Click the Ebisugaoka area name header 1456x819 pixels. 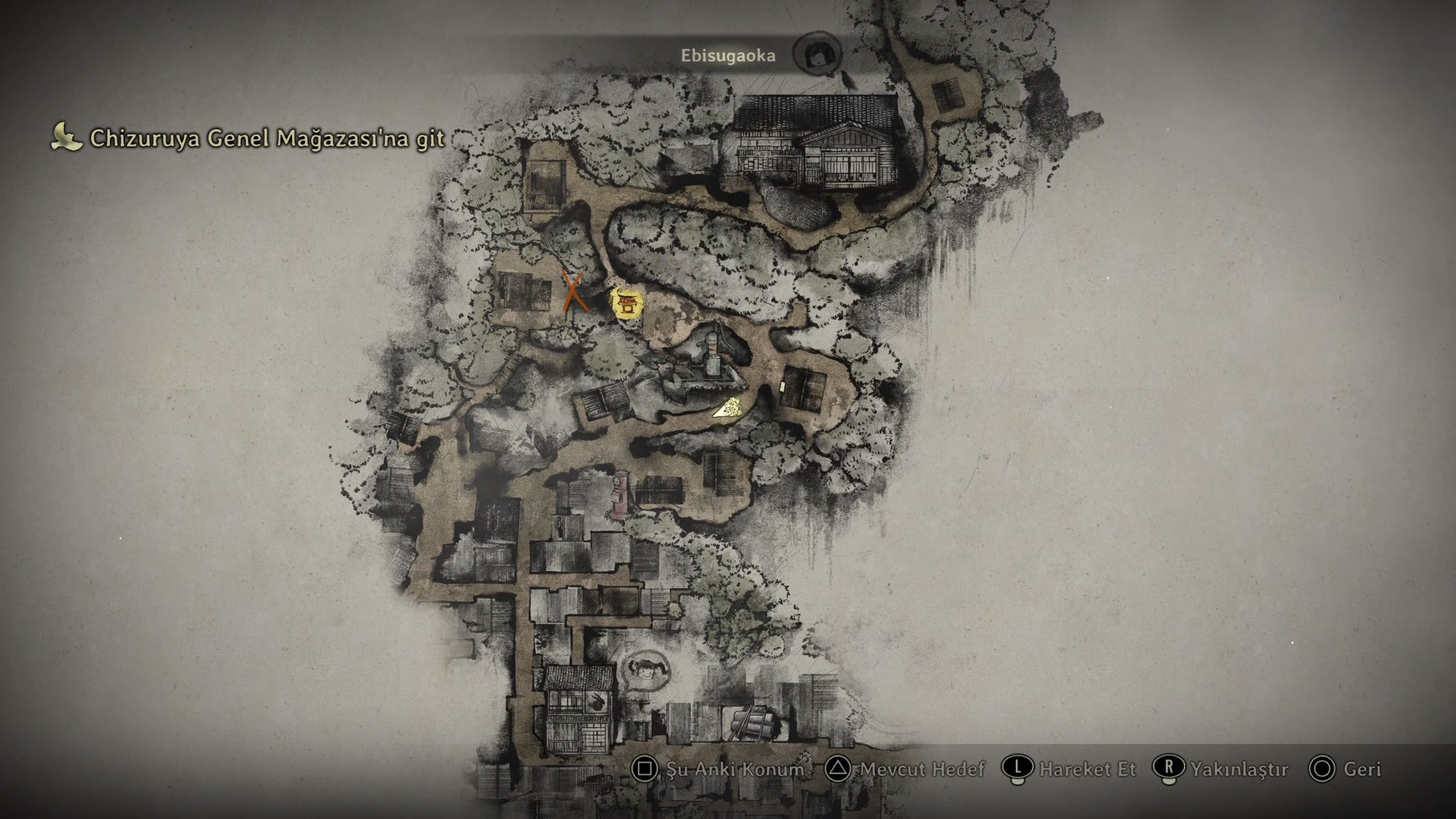pyautogui.click(x=728, y=55)
